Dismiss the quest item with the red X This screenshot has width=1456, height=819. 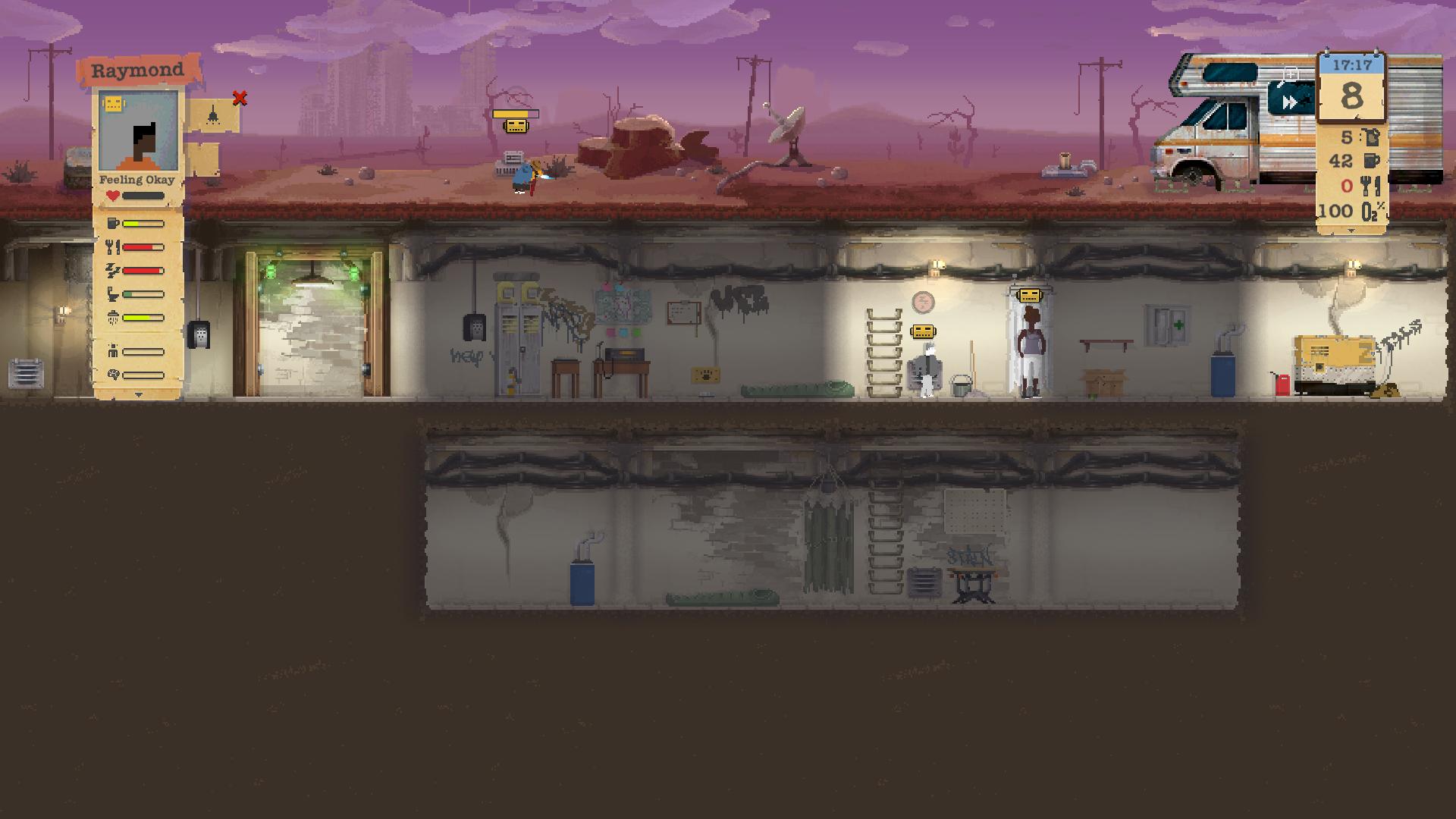(239, 97)
